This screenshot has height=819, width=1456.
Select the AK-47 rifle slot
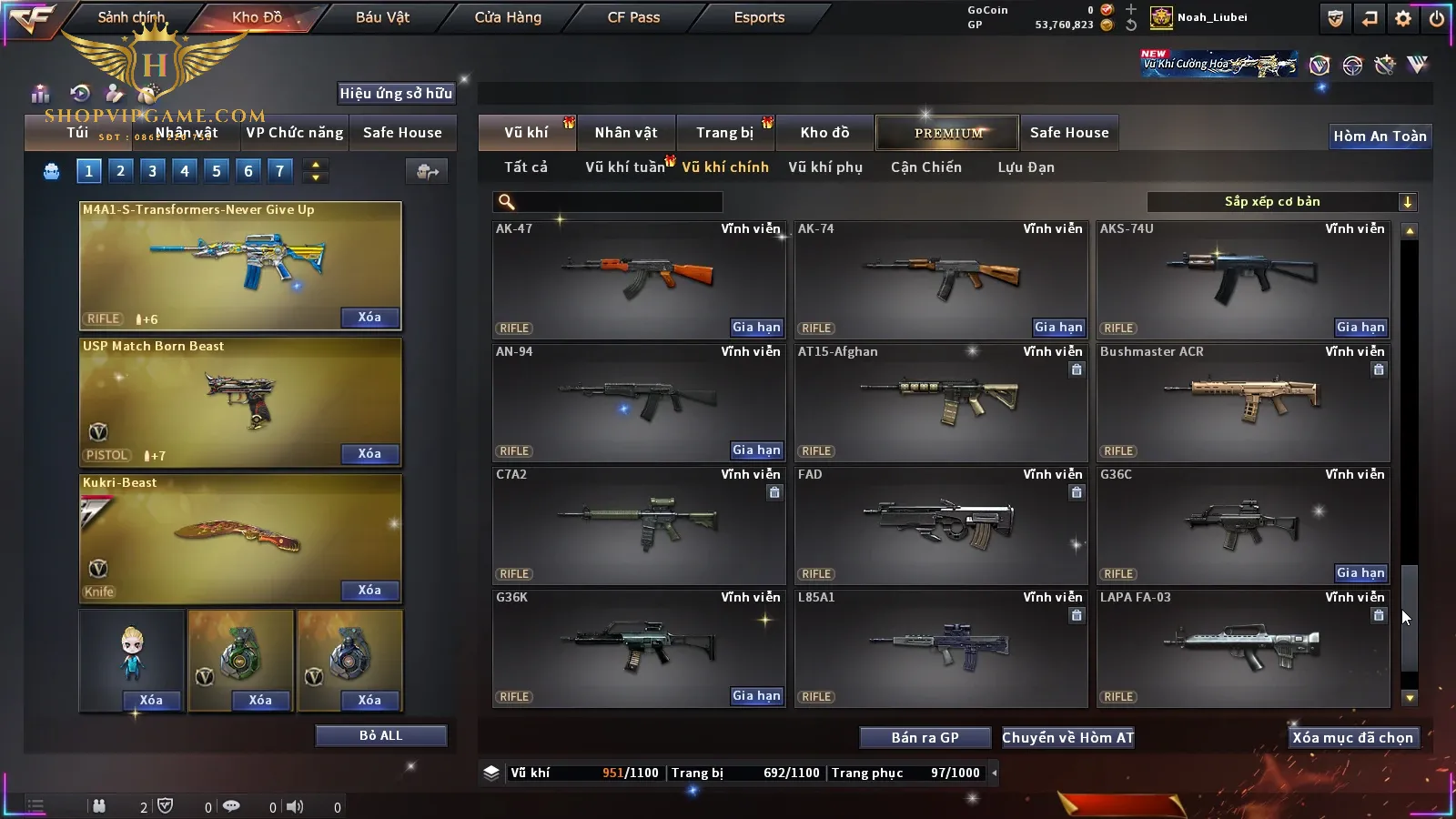[638, 278]
